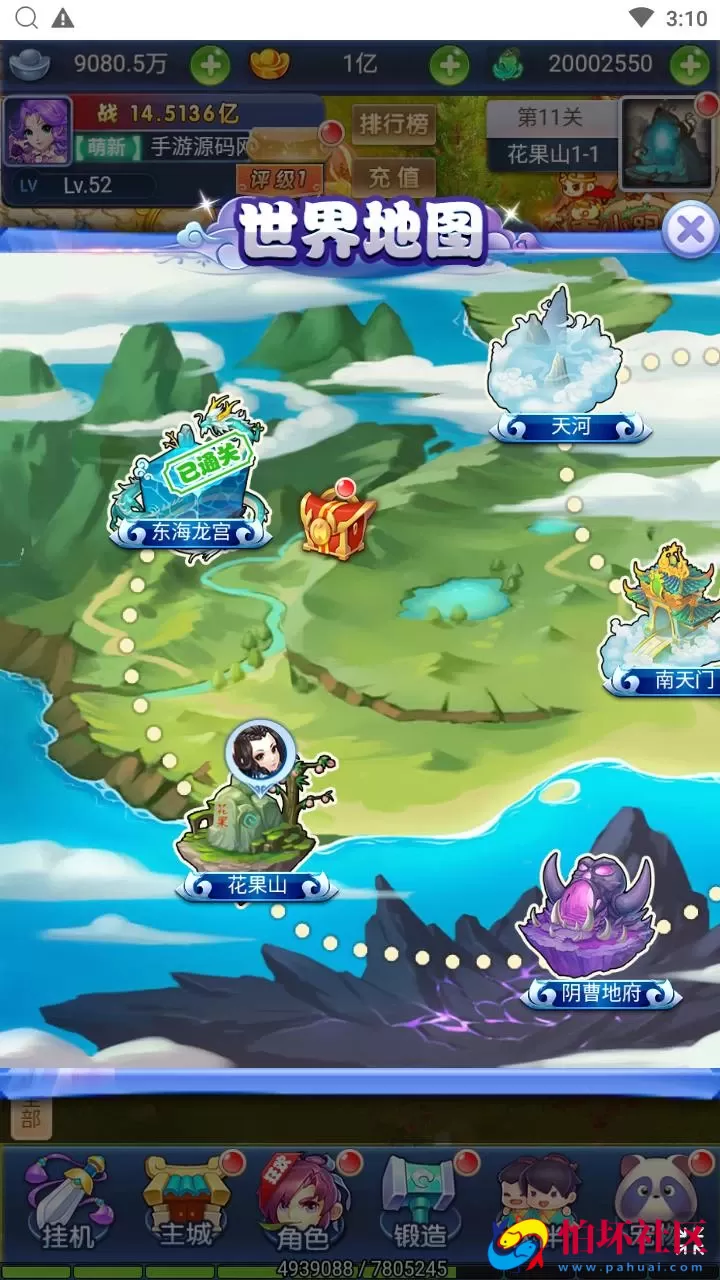720x1280 pixels.
Task: Open the player avatar profile
Action: tap(38, 131)
